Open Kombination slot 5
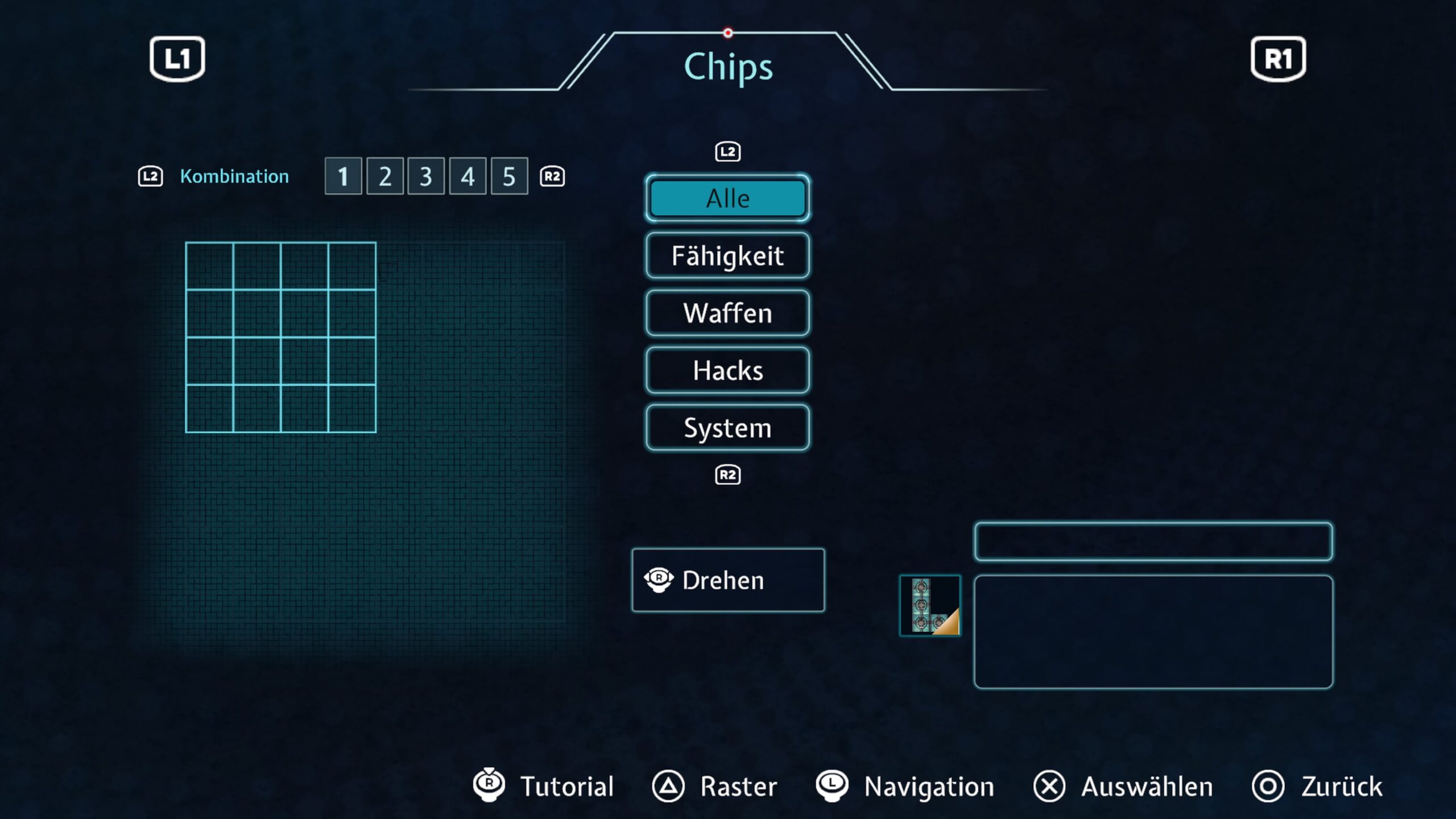This screenshot has width=1456, height=819. [509, 176]
